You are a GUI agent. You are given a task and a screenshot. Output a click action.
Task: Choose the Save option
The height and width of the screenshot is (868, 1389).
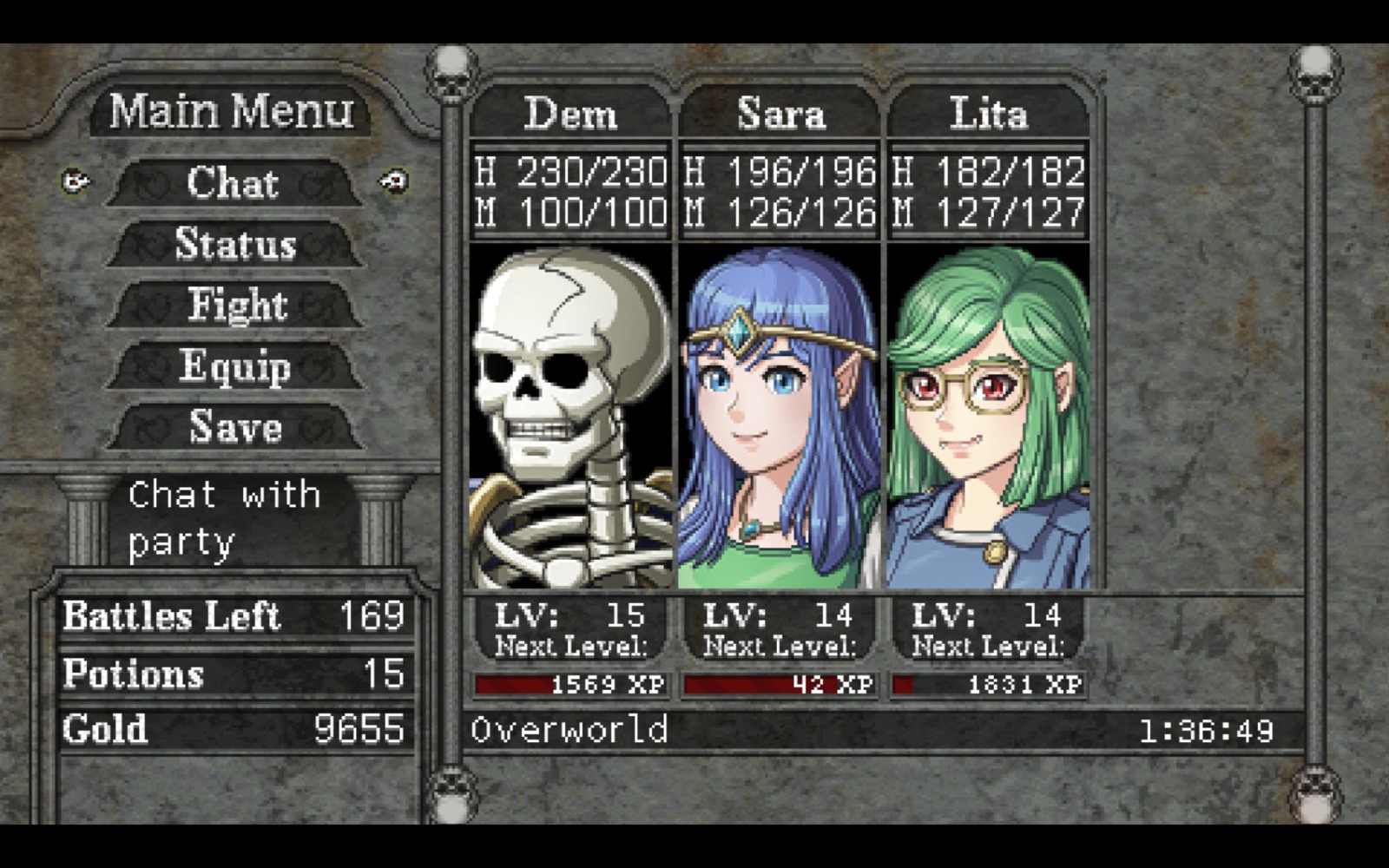[235, 426]
